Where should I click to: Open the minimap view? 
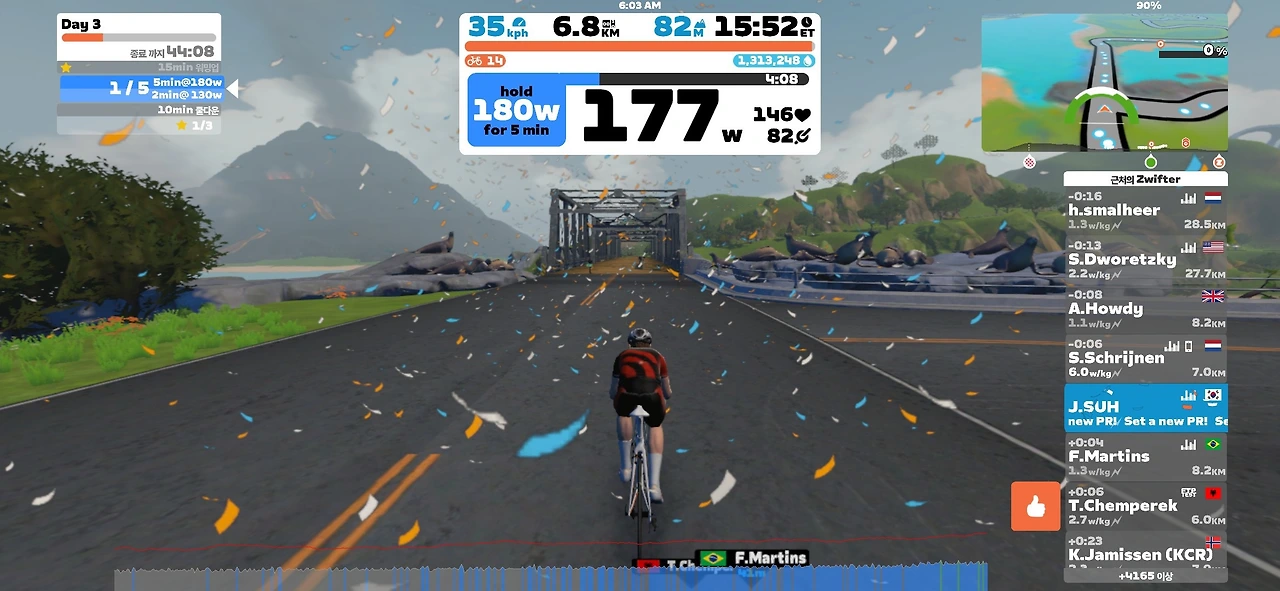(x=1104, y=83)
